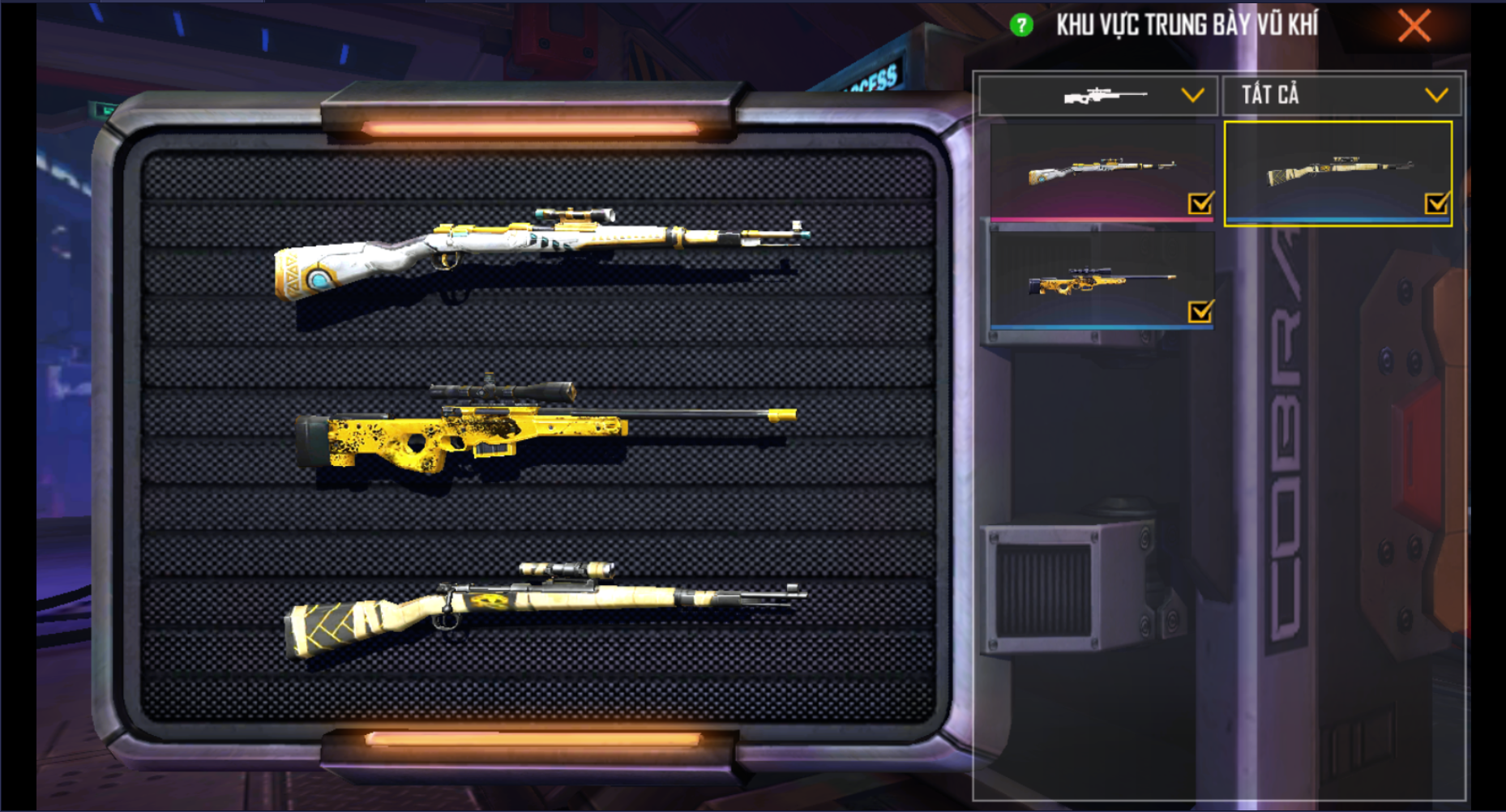
Task: Uncheck the white and gold rifle checkbox
Action: (1200, 203)
